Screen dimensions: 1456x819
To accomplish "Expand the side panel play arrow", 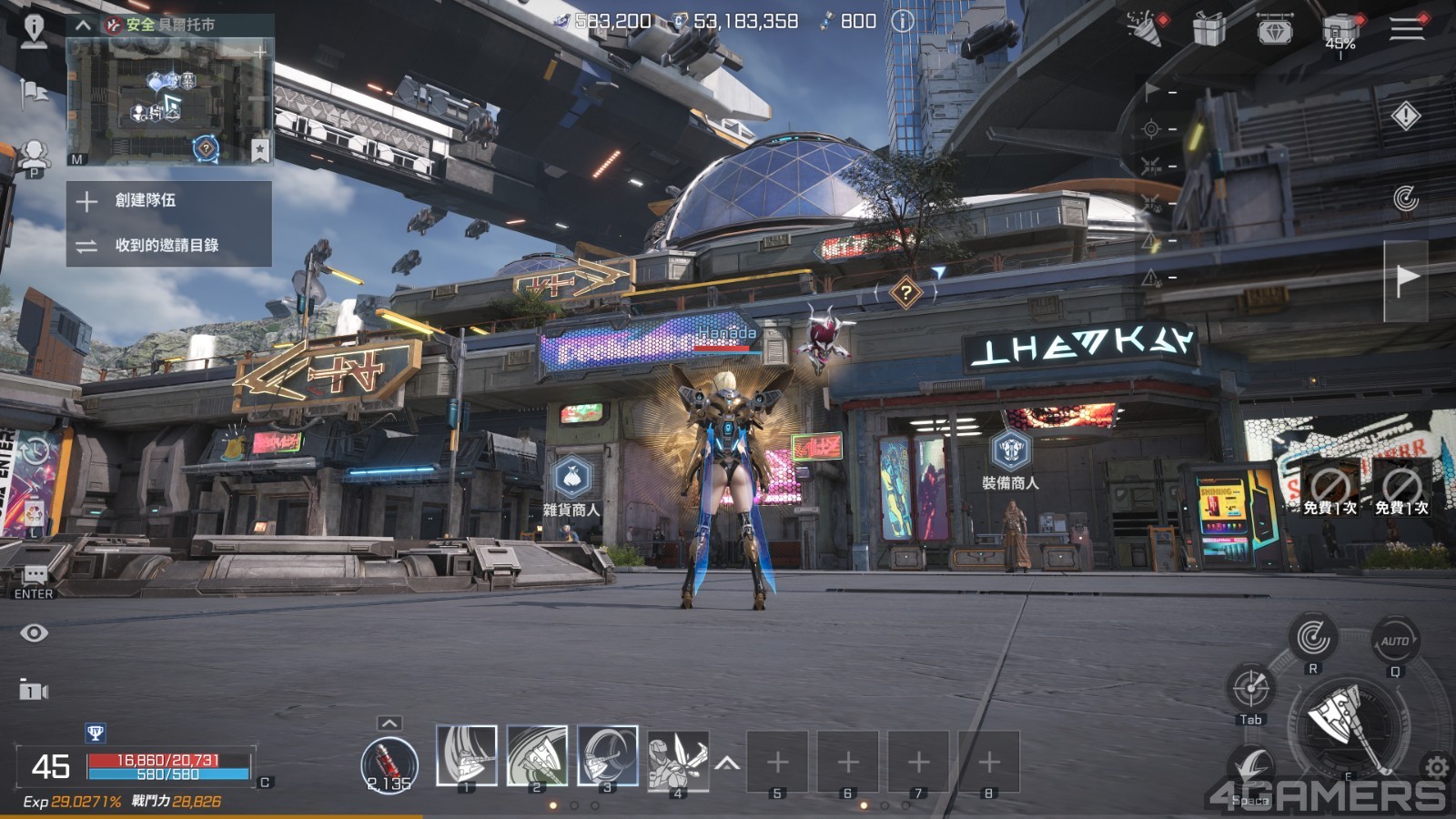I will tap(1406, 279).
